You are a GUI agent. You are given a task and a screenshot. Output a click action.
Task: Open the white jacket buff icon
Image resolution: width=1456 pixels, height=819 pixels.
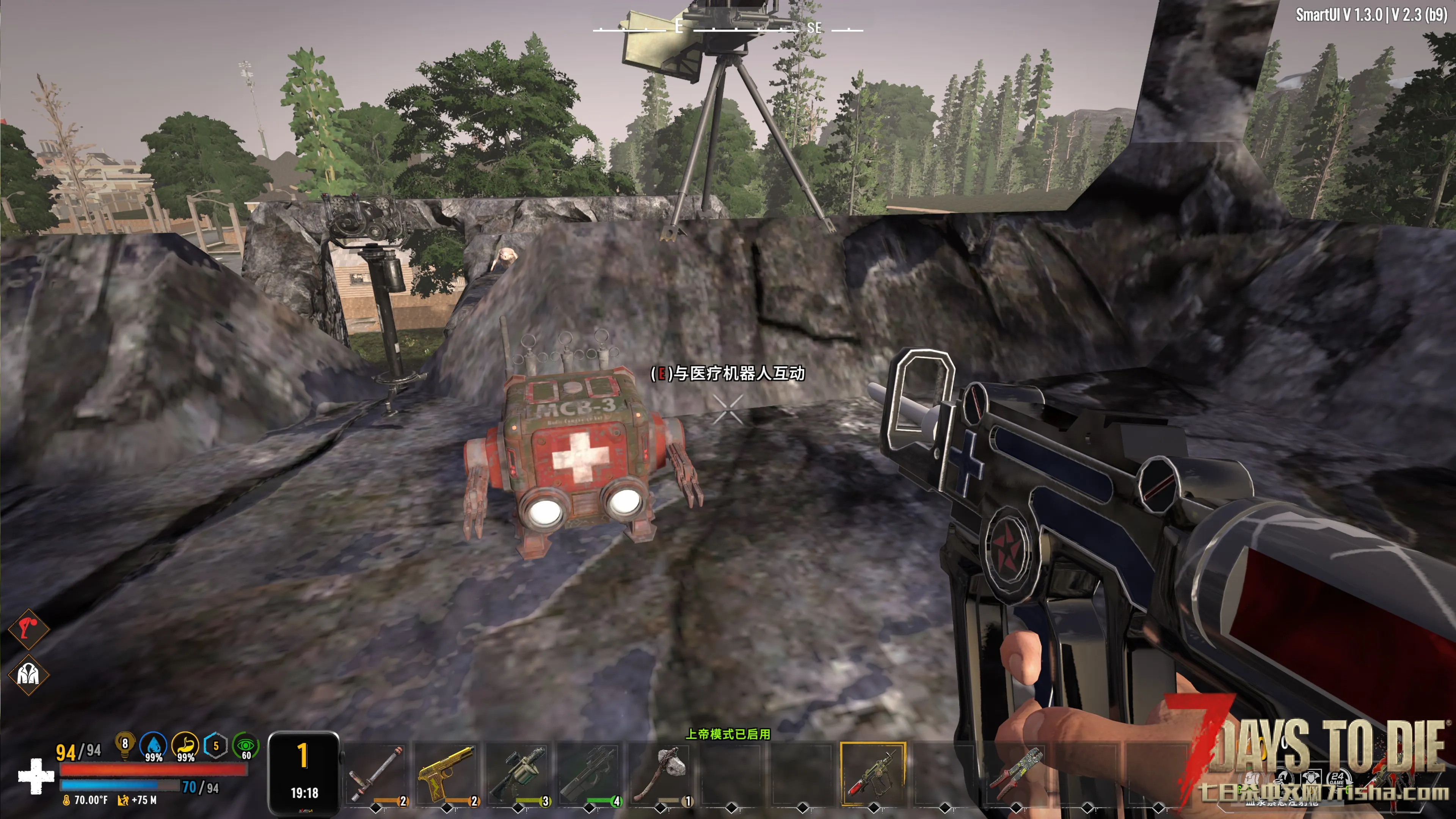[28, 674]
